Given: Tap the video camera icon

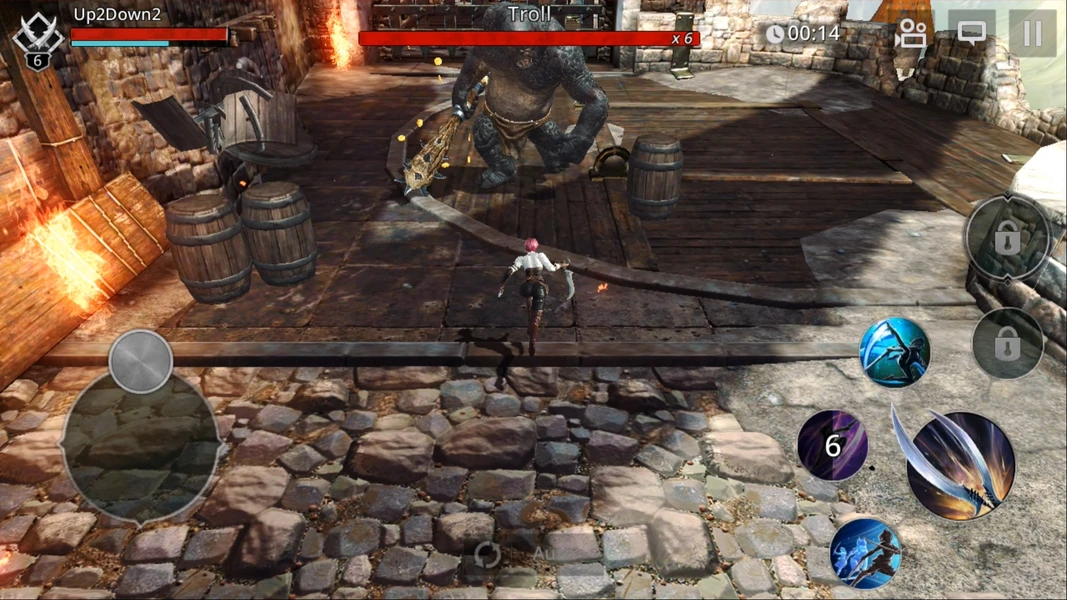Looking at the screenshot, I should click(x=910, y=34).
